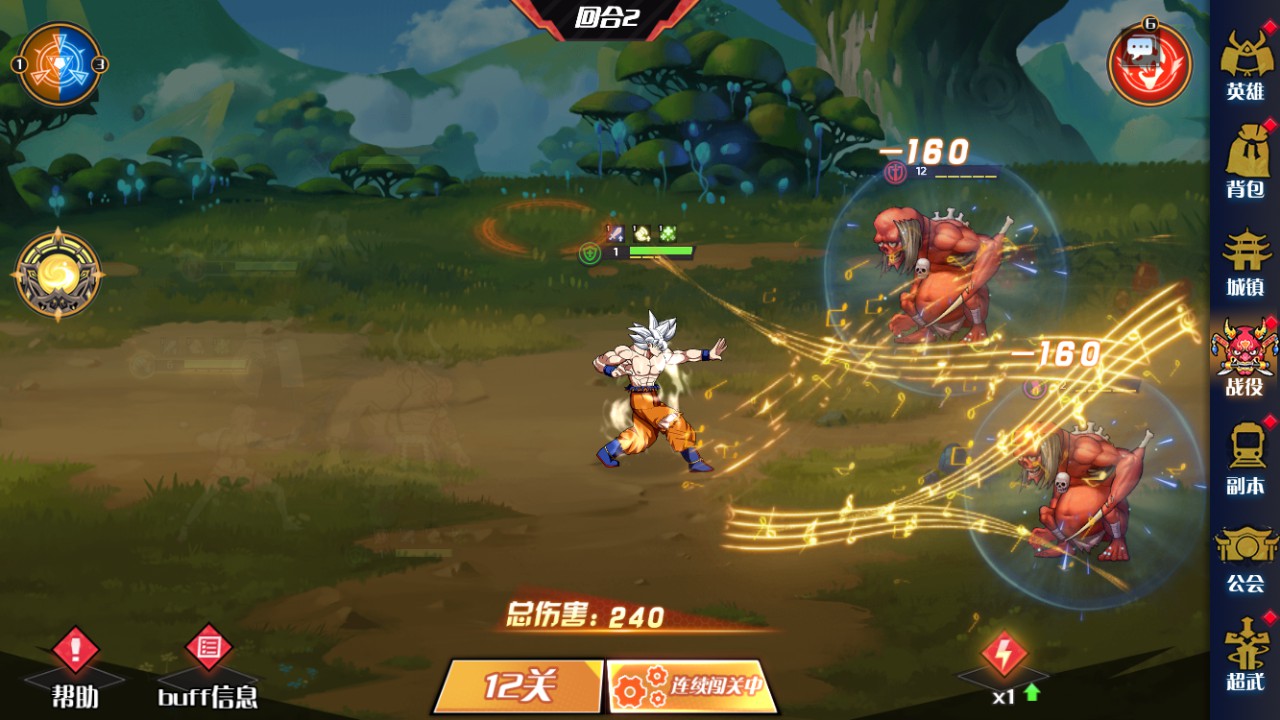Open the 超武 super weapon menu
Screen dimensions: 1280x720
pos(1245,653)
